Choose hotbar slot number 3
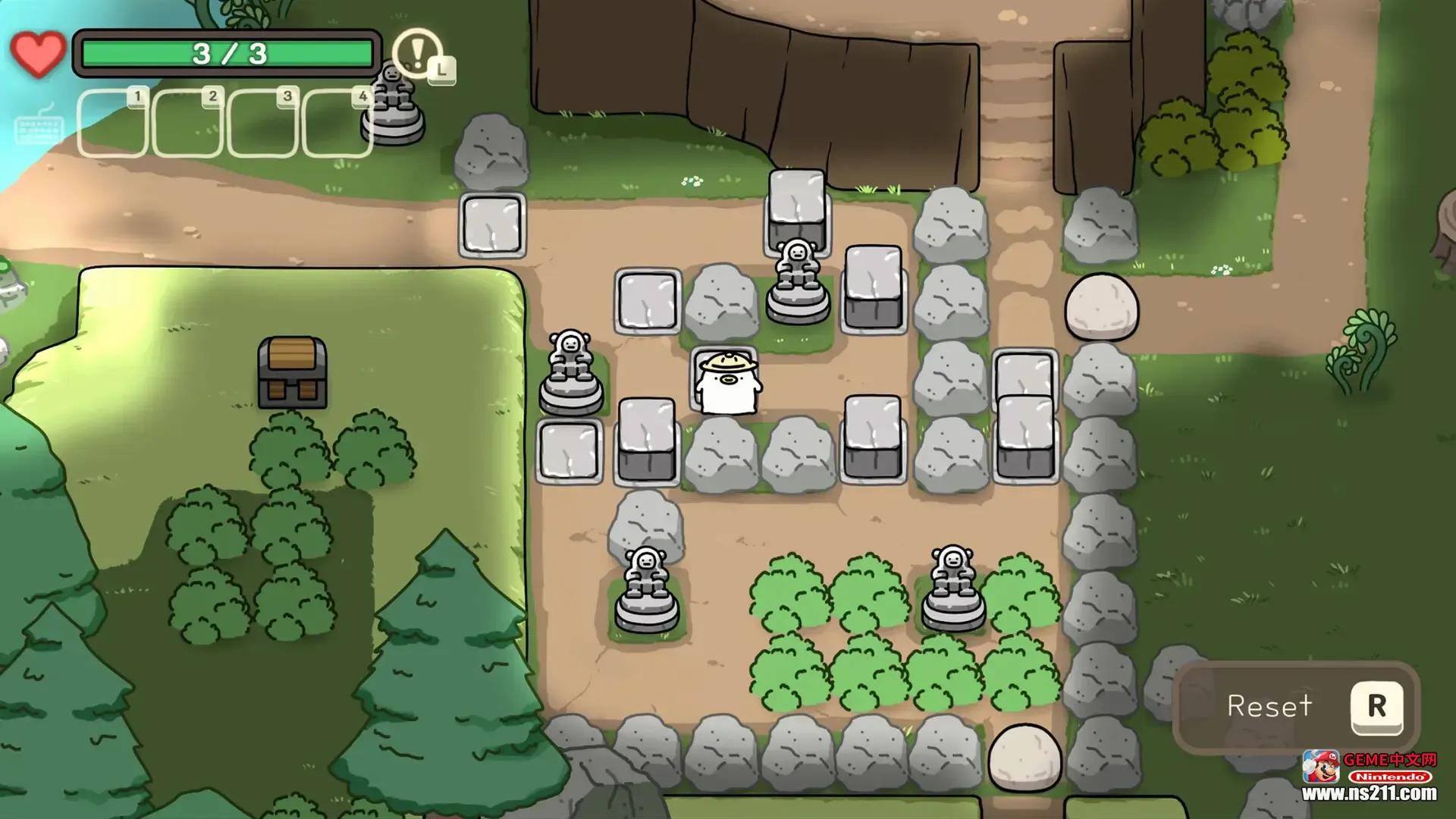 [262, 124]
